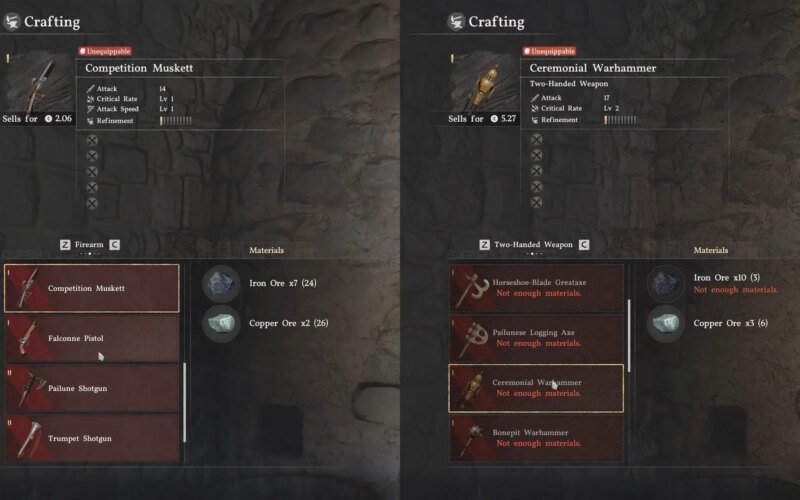Click the Firearm category selector
Viewport: 800px width, 500px height.
tap(89, 244)
